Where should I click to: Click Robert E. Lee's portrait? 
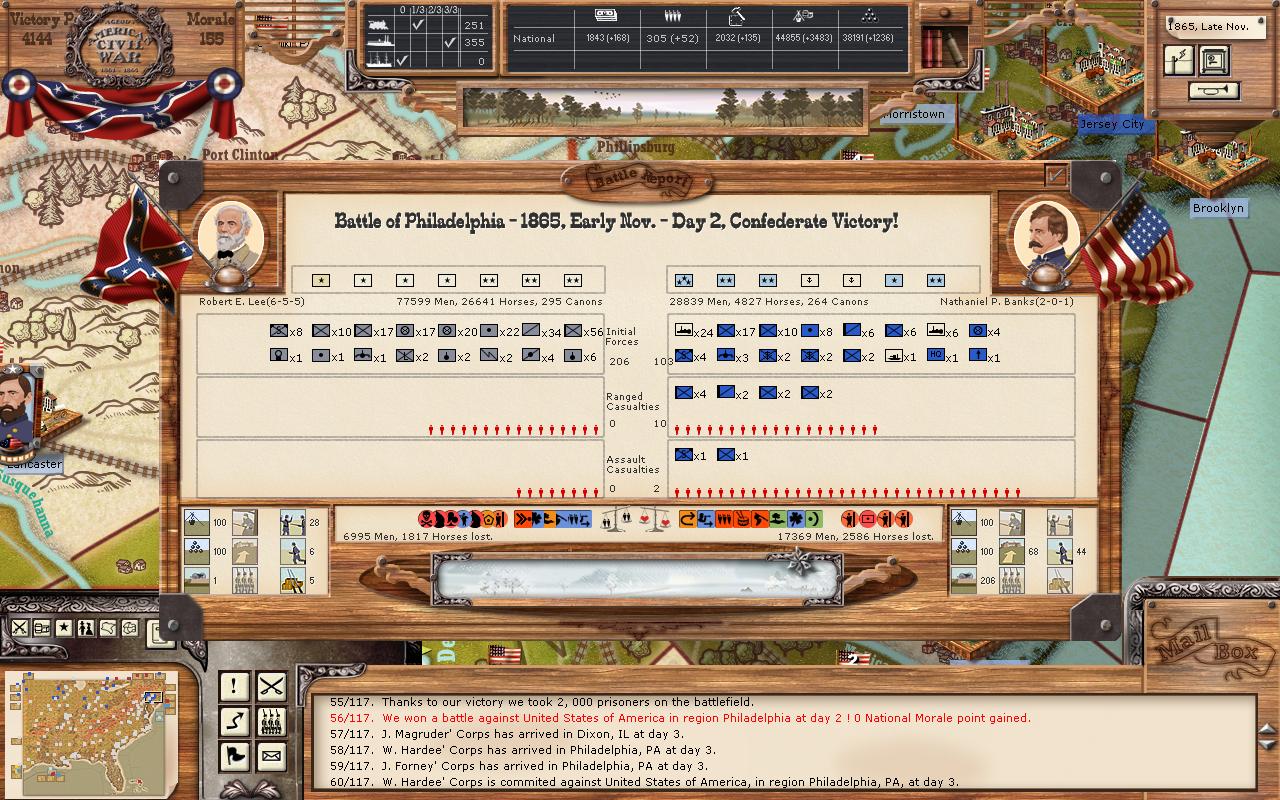[x=231, y=237]
